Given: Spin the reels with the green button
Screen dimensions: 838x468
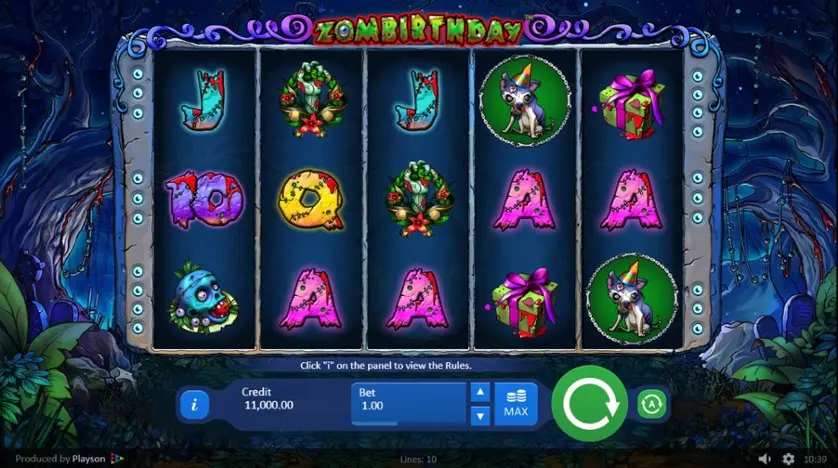Looking at the screenshot, I should point(589,404).
